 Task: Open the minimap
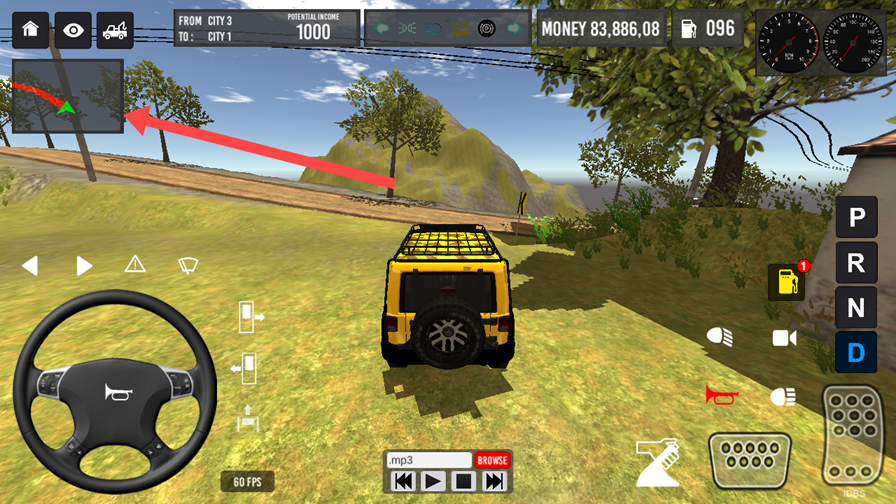pos(68,96)
